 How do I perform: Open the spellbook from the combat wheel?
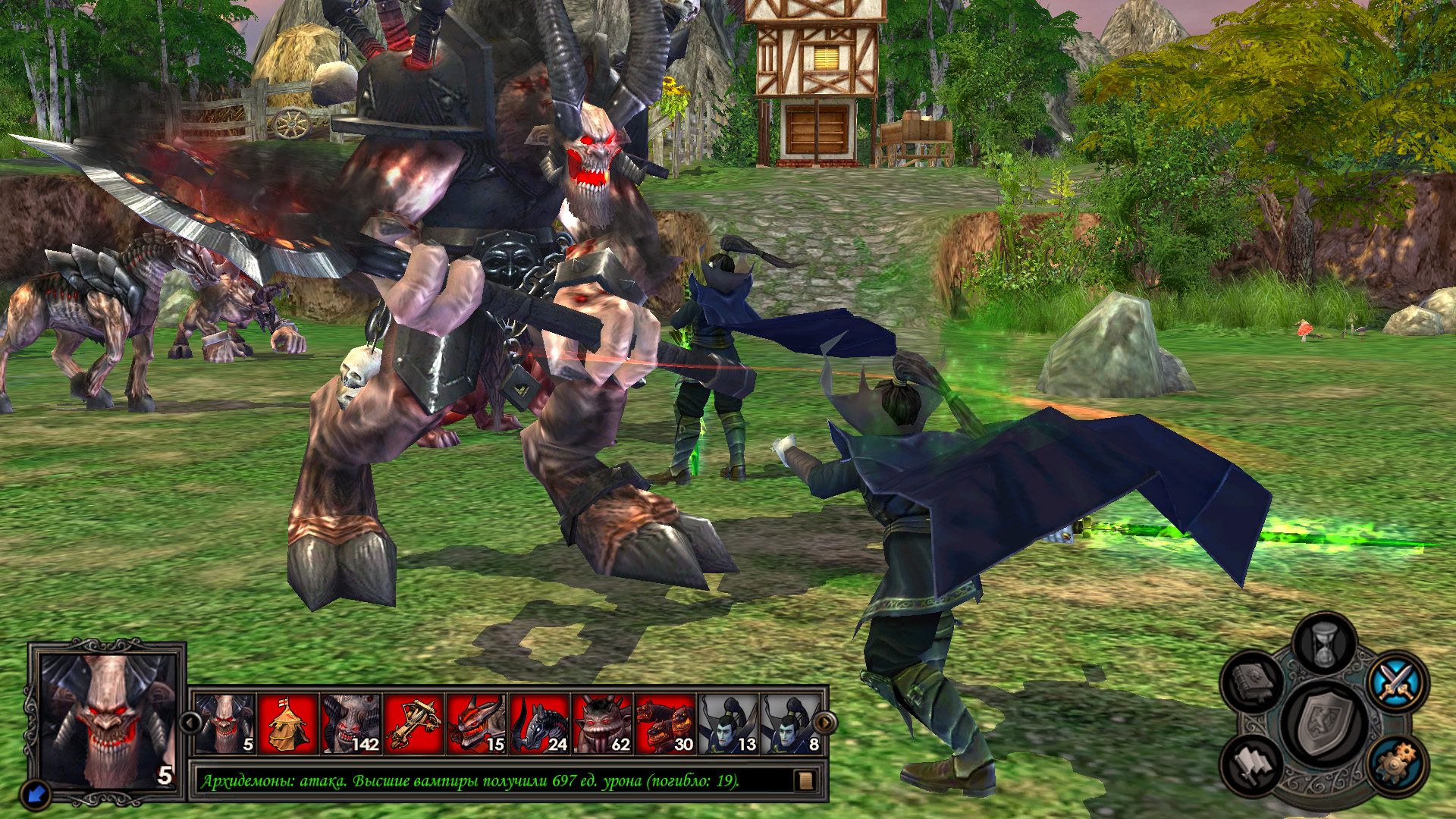[1253, 680]
